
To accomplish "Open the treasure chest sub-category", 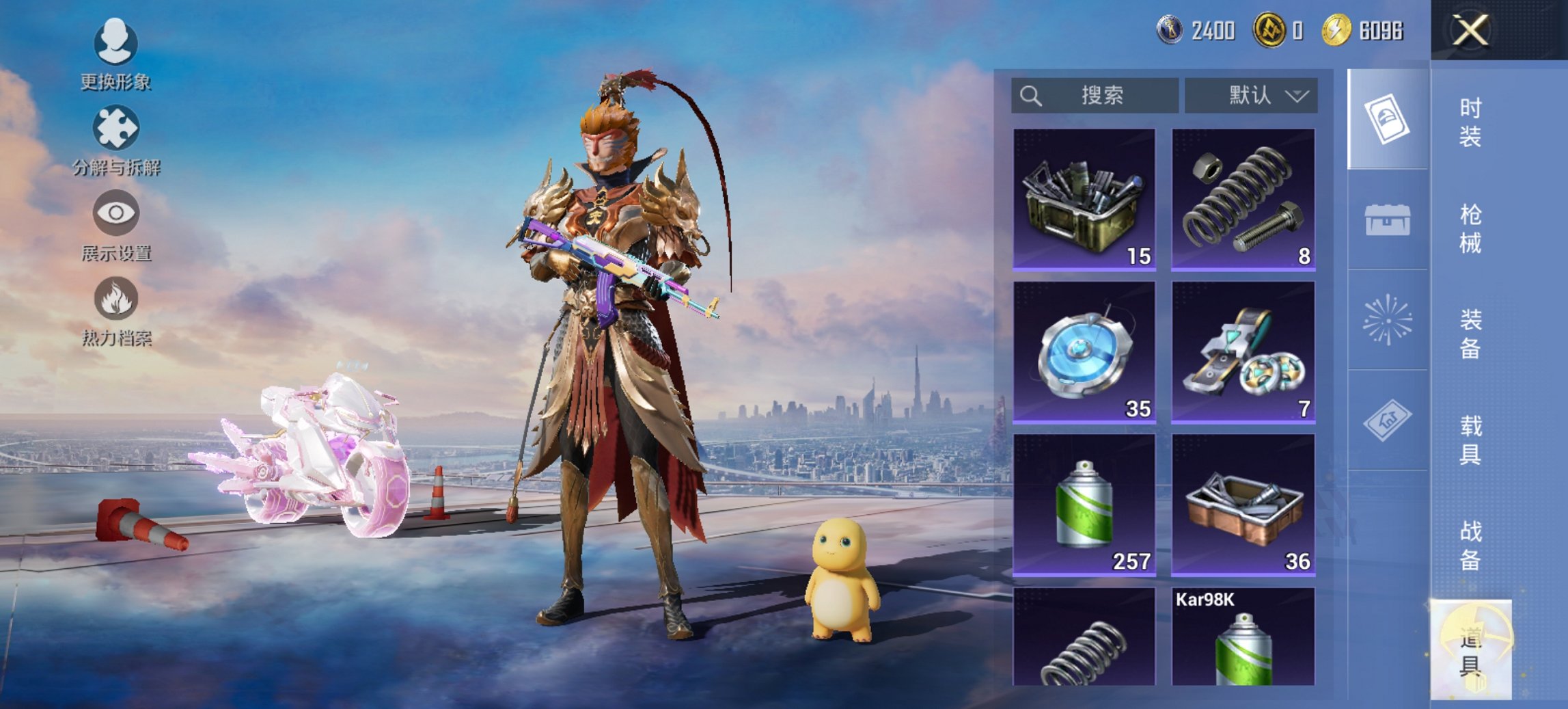I will pyautogui.click(x=1387, y=219).
